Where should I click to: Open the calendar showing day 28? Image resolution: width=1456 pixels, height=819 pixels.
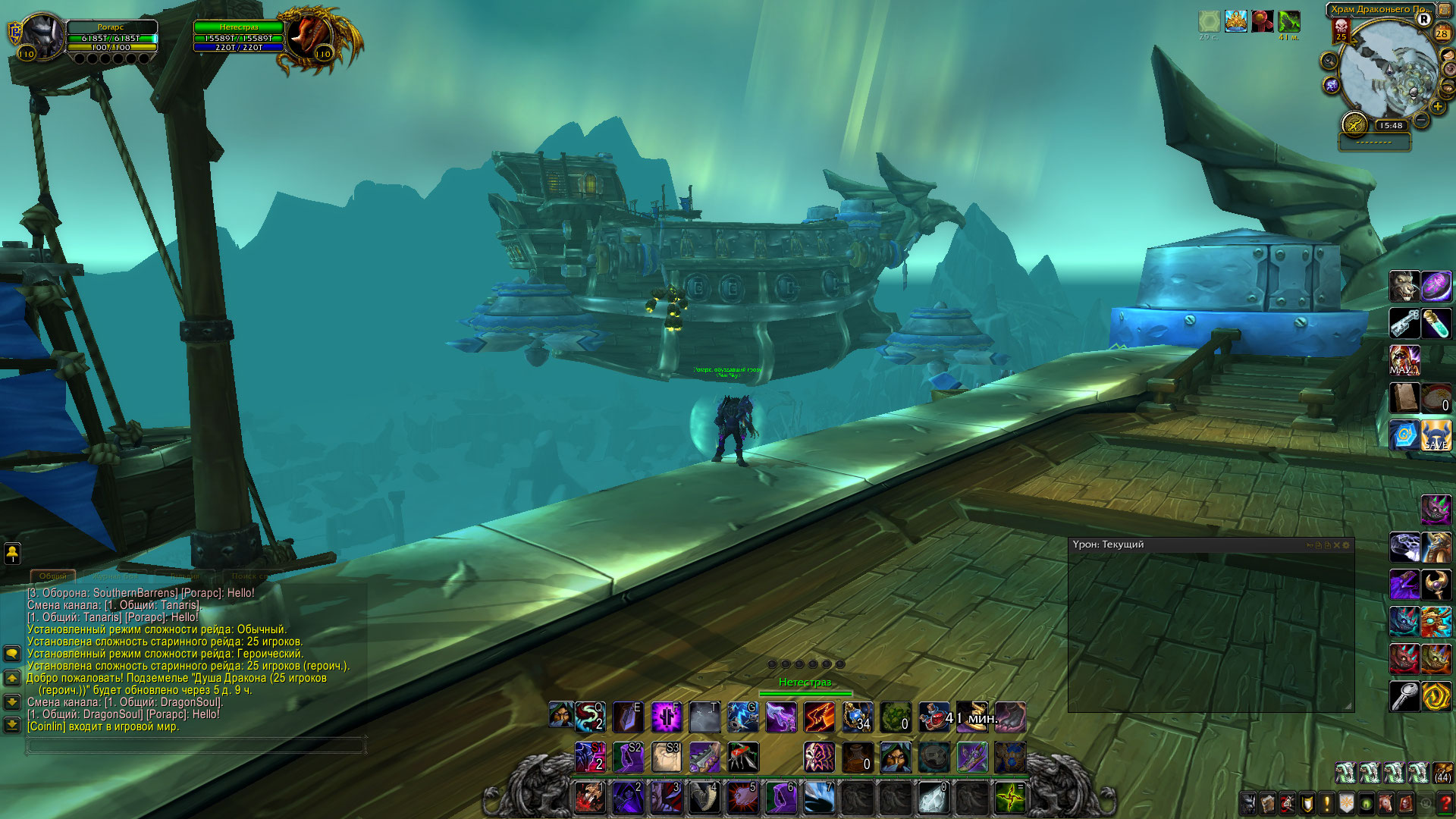1442,33
